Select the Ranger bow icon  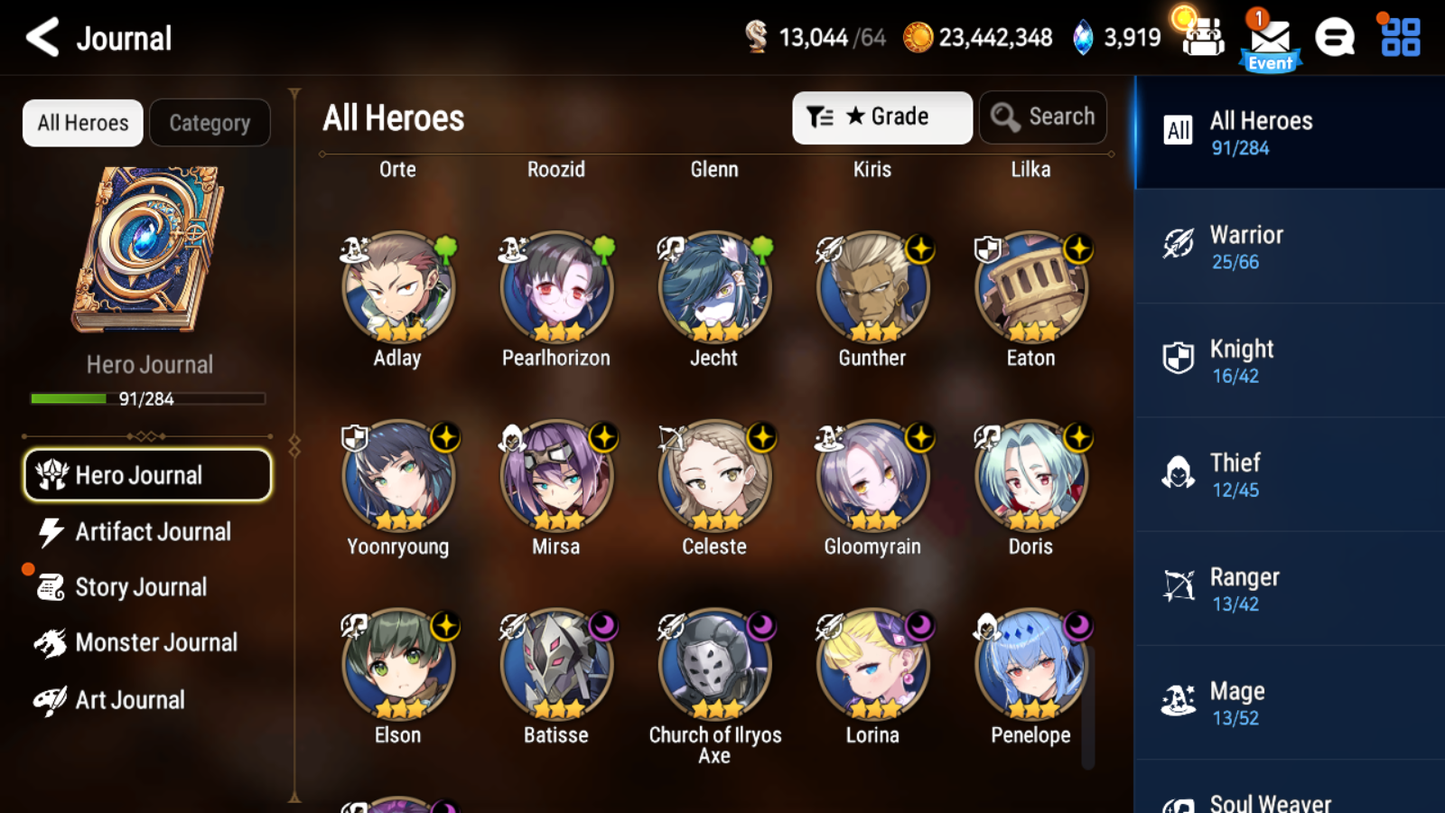click(x=1180, y=586)
